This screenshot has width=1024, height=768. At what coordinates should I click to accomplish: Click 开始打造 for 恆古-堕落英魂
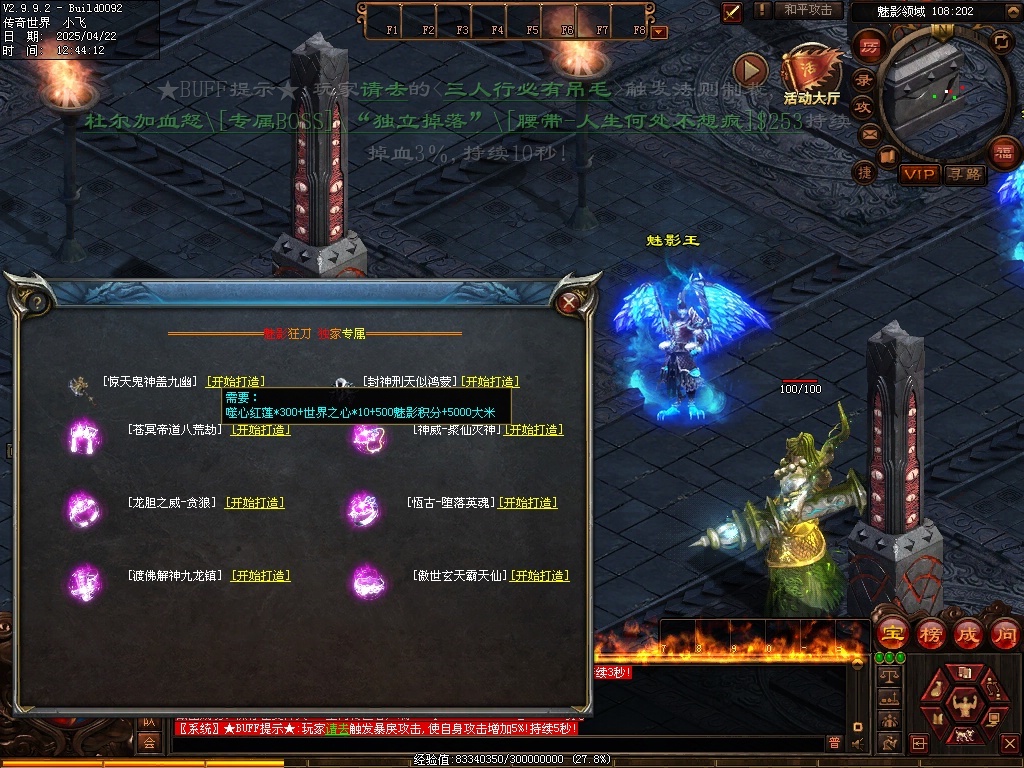coord(528,503)
